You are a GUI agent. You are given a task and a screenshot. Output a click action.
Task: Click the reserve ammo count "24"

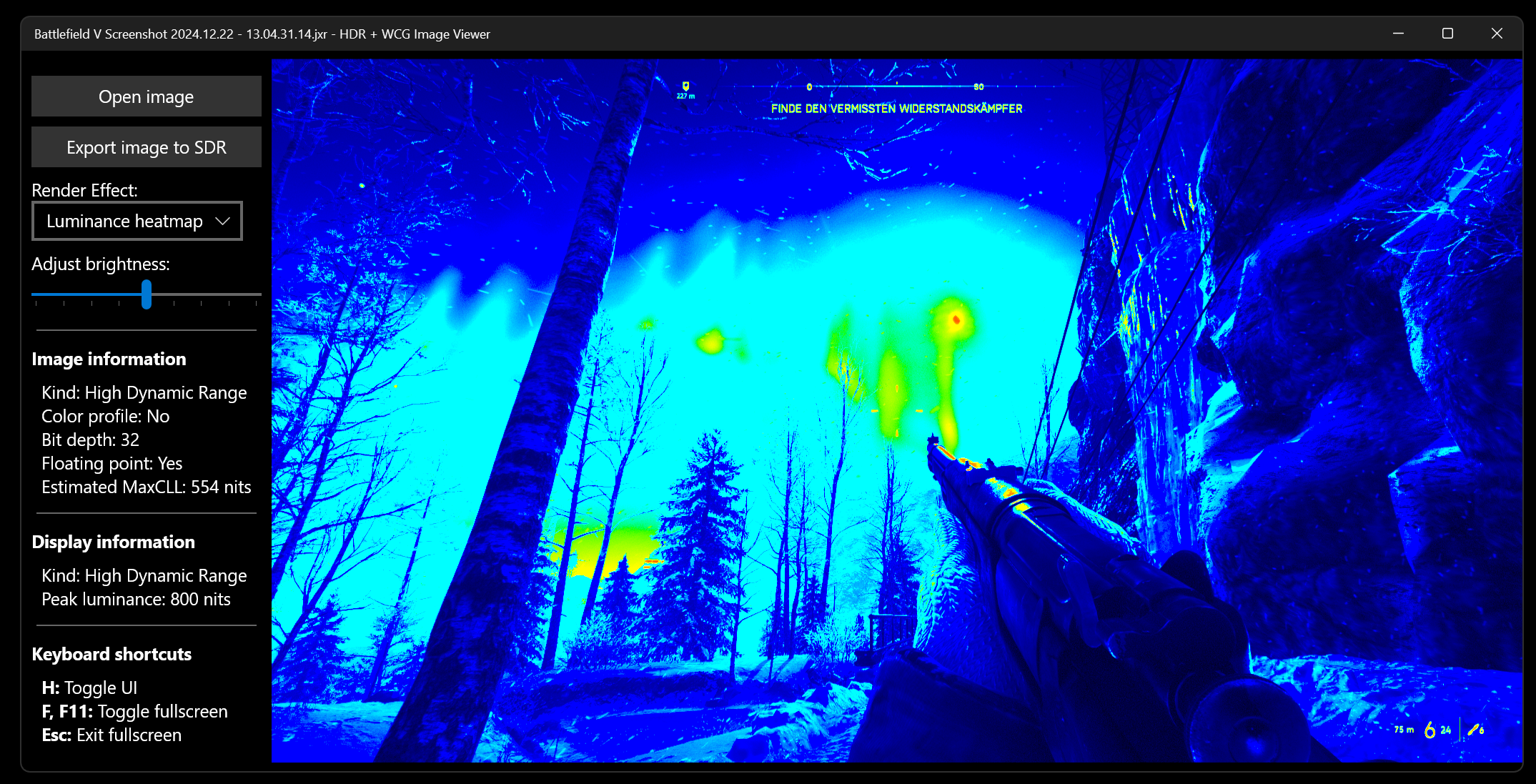(x=1446, y=730)
